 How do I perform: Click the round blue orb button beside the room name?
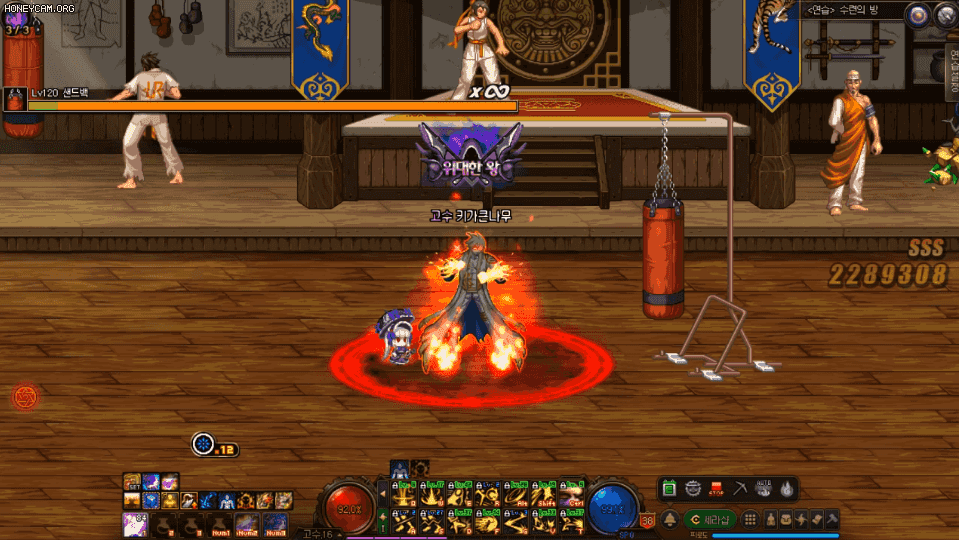click(917, 14)
